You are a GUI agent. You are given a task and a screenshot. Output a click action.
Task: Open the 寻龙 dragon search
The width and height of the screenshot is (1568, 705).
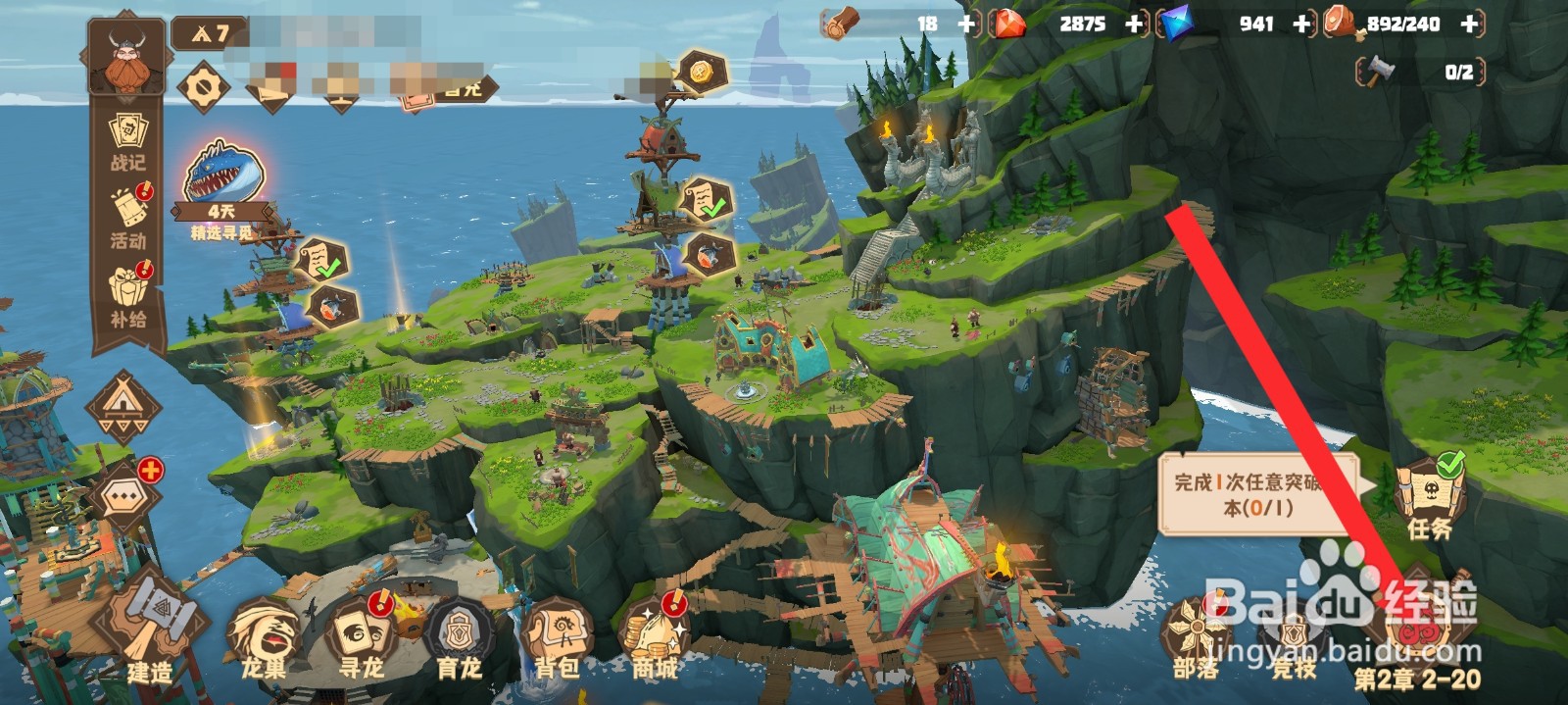pos(361,639)
